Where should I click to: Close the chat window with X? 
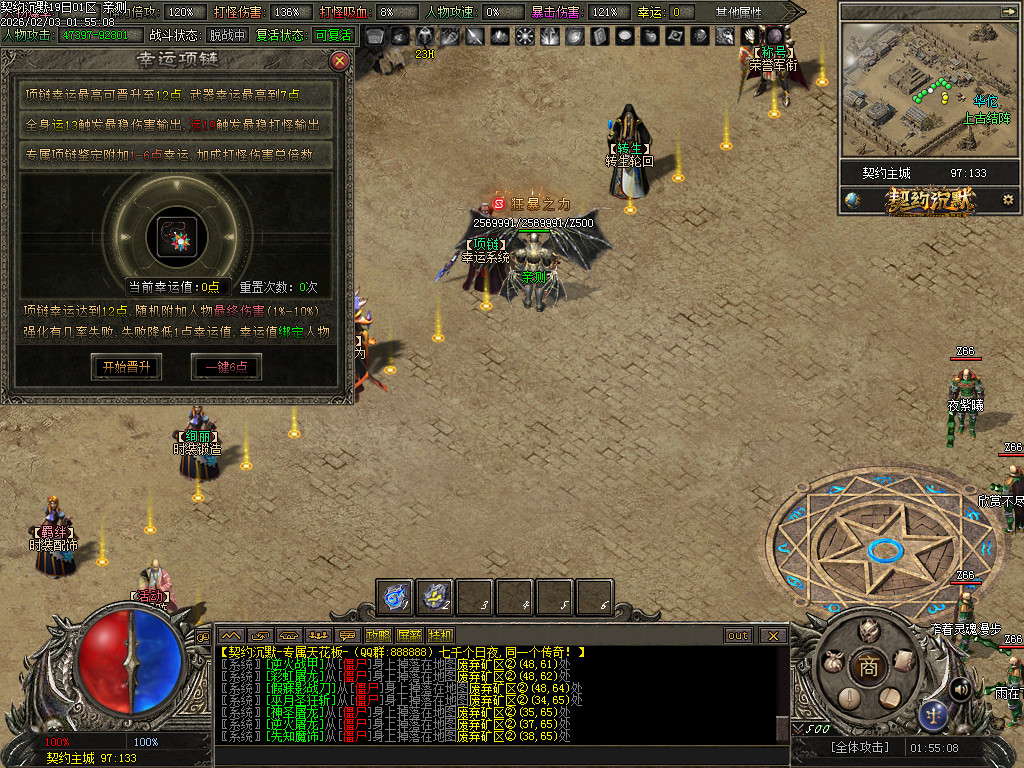pos(773,635)
